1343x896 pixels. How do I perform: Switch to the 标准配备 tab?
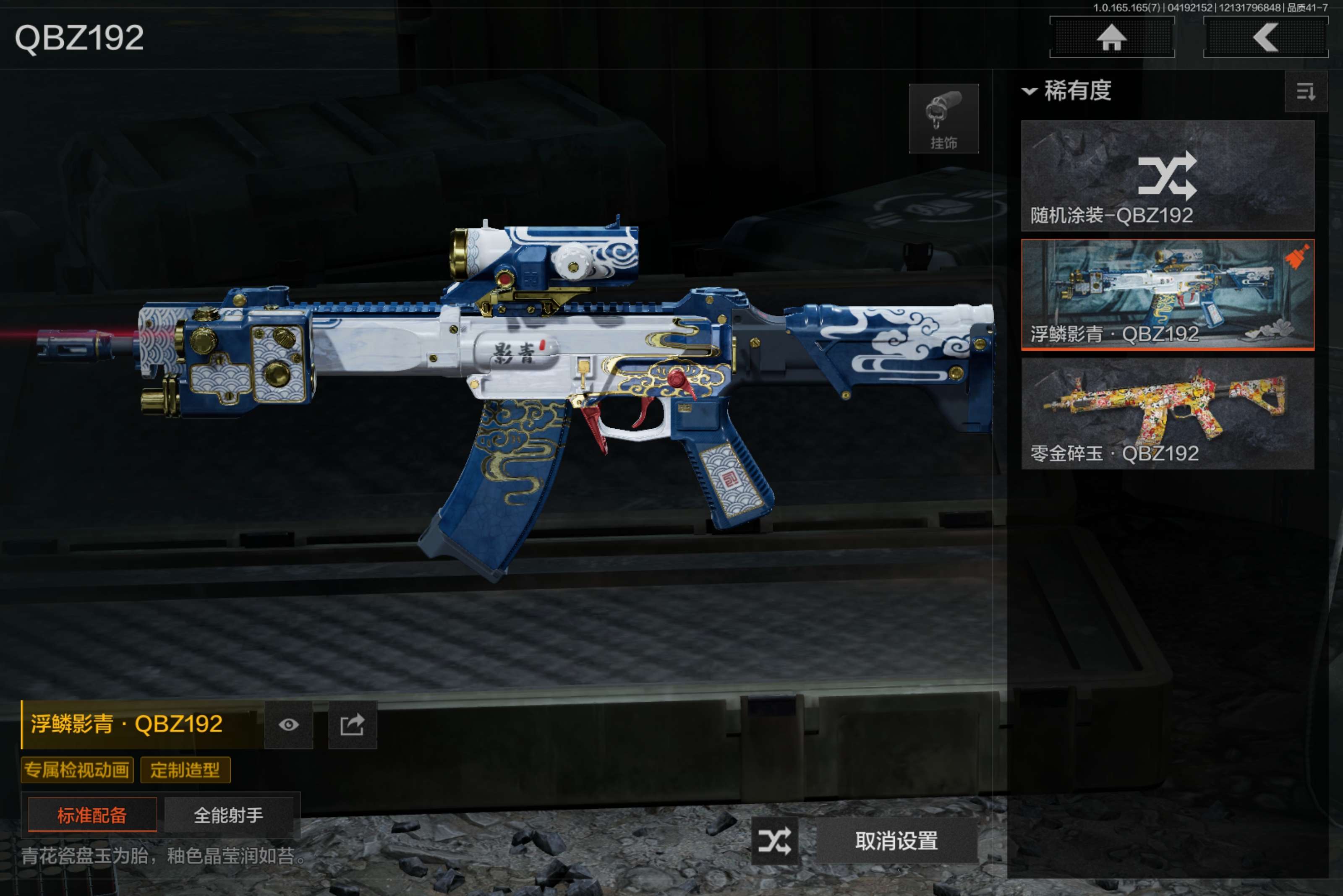click(x=92, y=815)
